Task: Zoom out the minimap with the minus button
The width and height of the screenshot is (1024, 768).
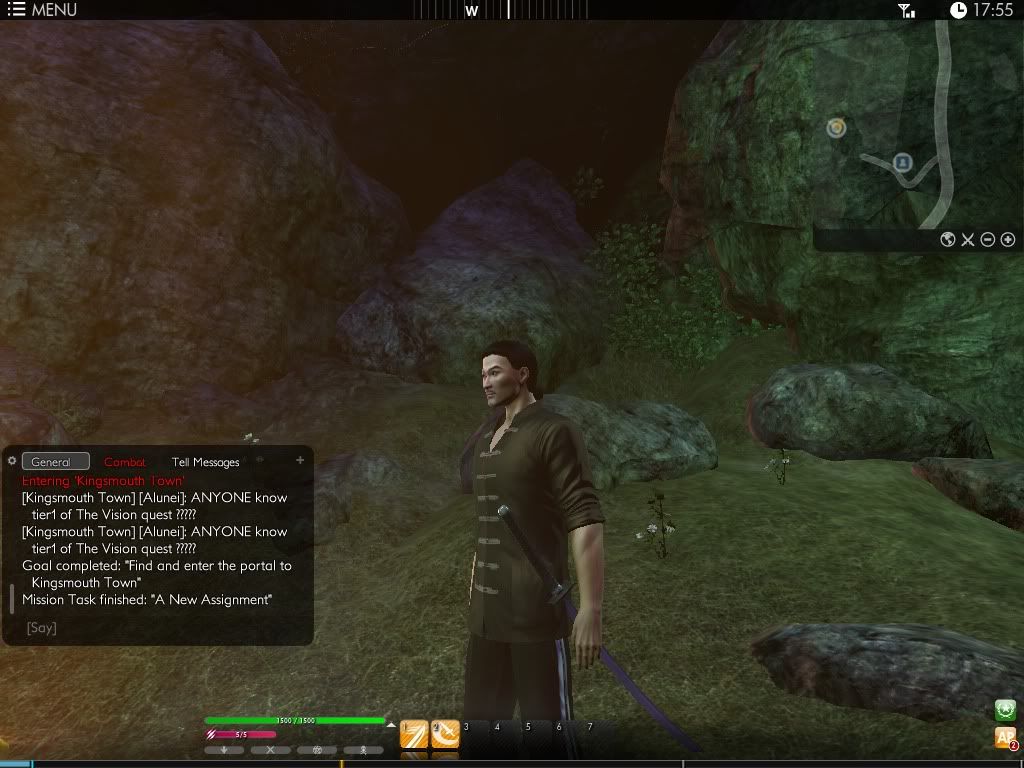Action: 988,240
